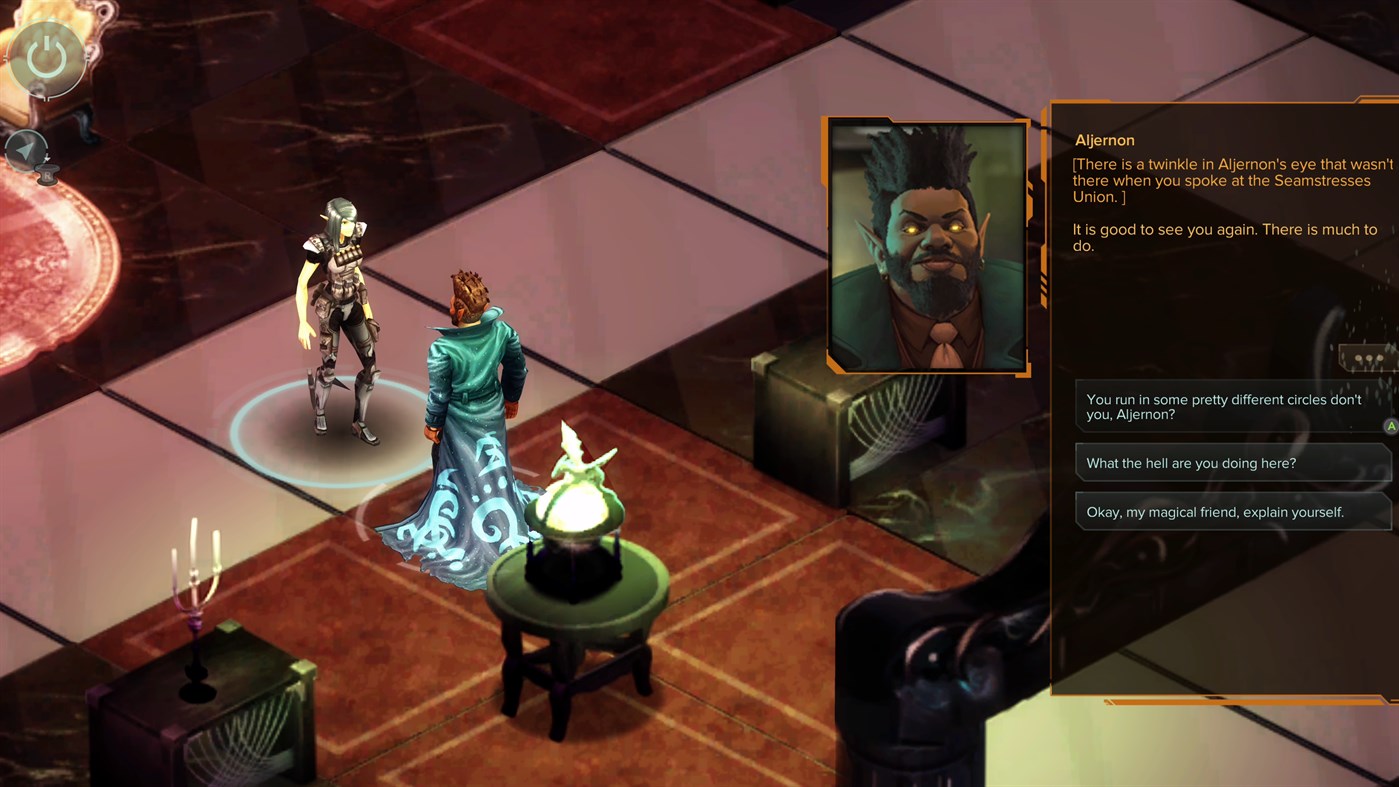This screenshot has height=787, width=1399.
Task: Click the Aljernon name label
Action: 1104,140
